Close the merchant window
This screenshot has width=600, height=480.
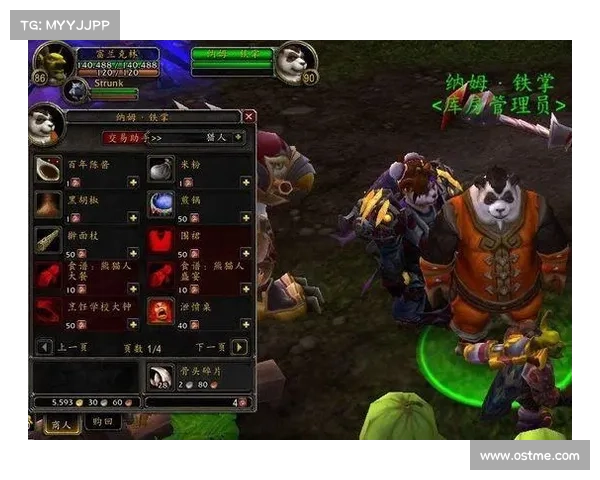click(249, 116)
